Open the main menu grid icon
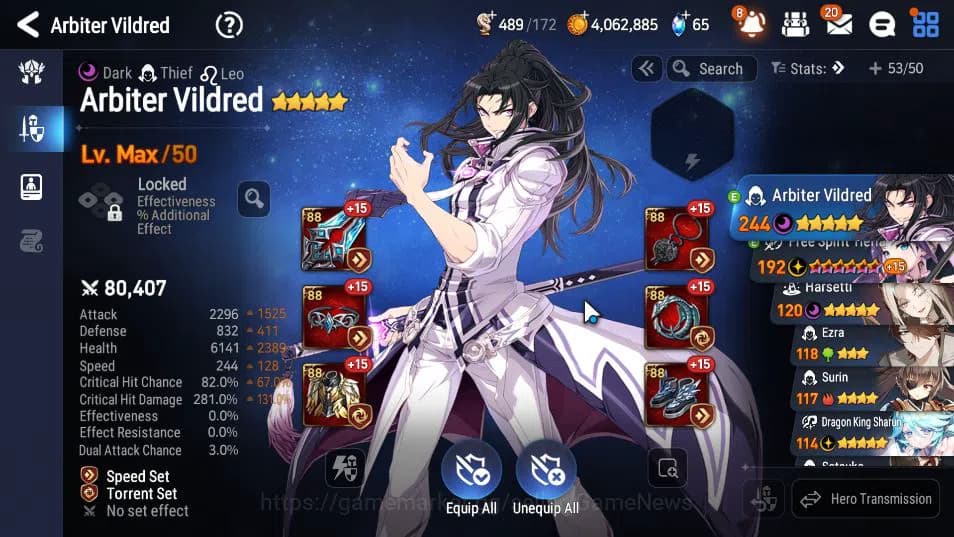 tap(925, 24)
